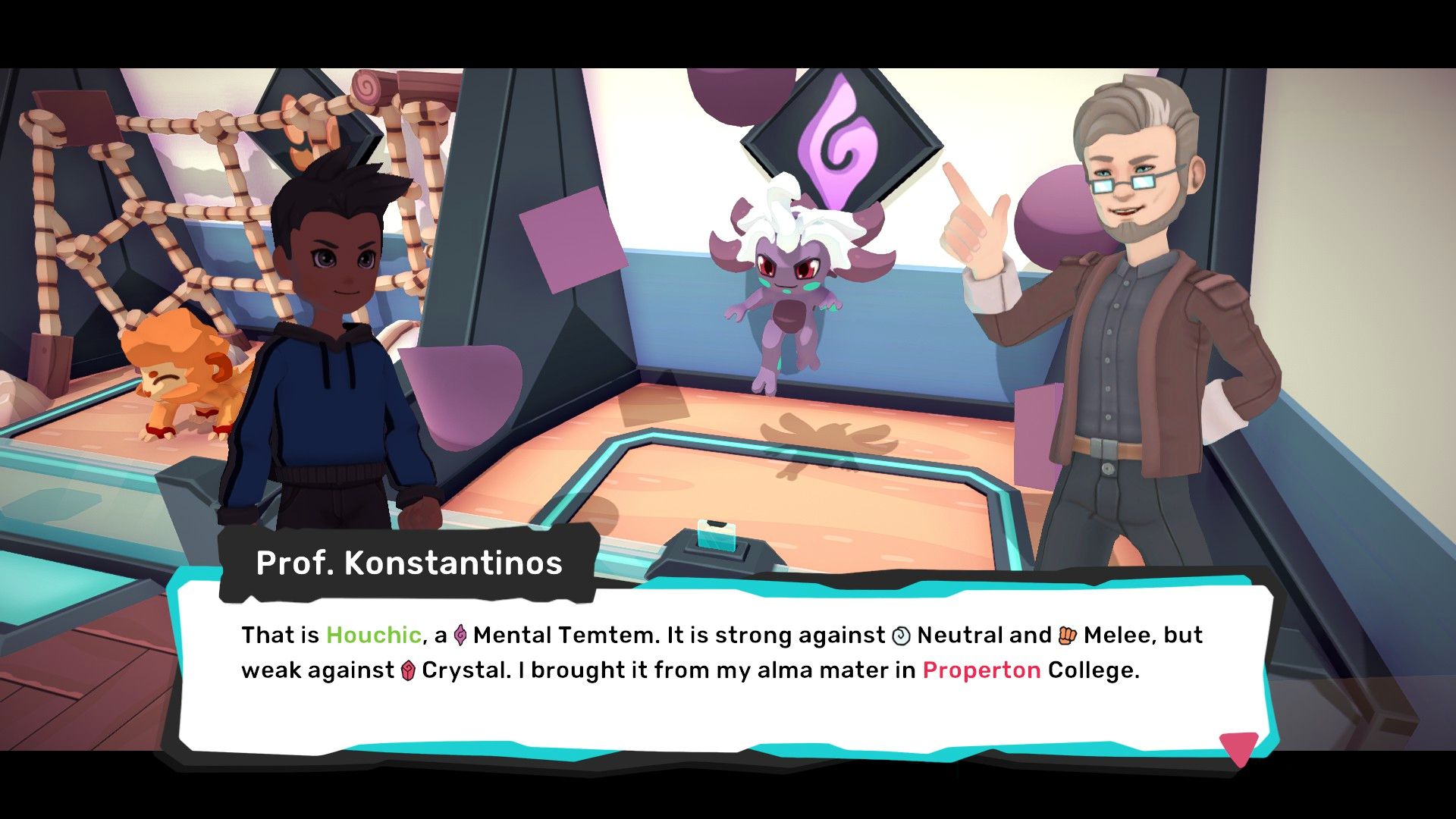Select the Prof. Konstantinos name plate
This screenshot has height=819, width=1456.
tap(409, 563)
